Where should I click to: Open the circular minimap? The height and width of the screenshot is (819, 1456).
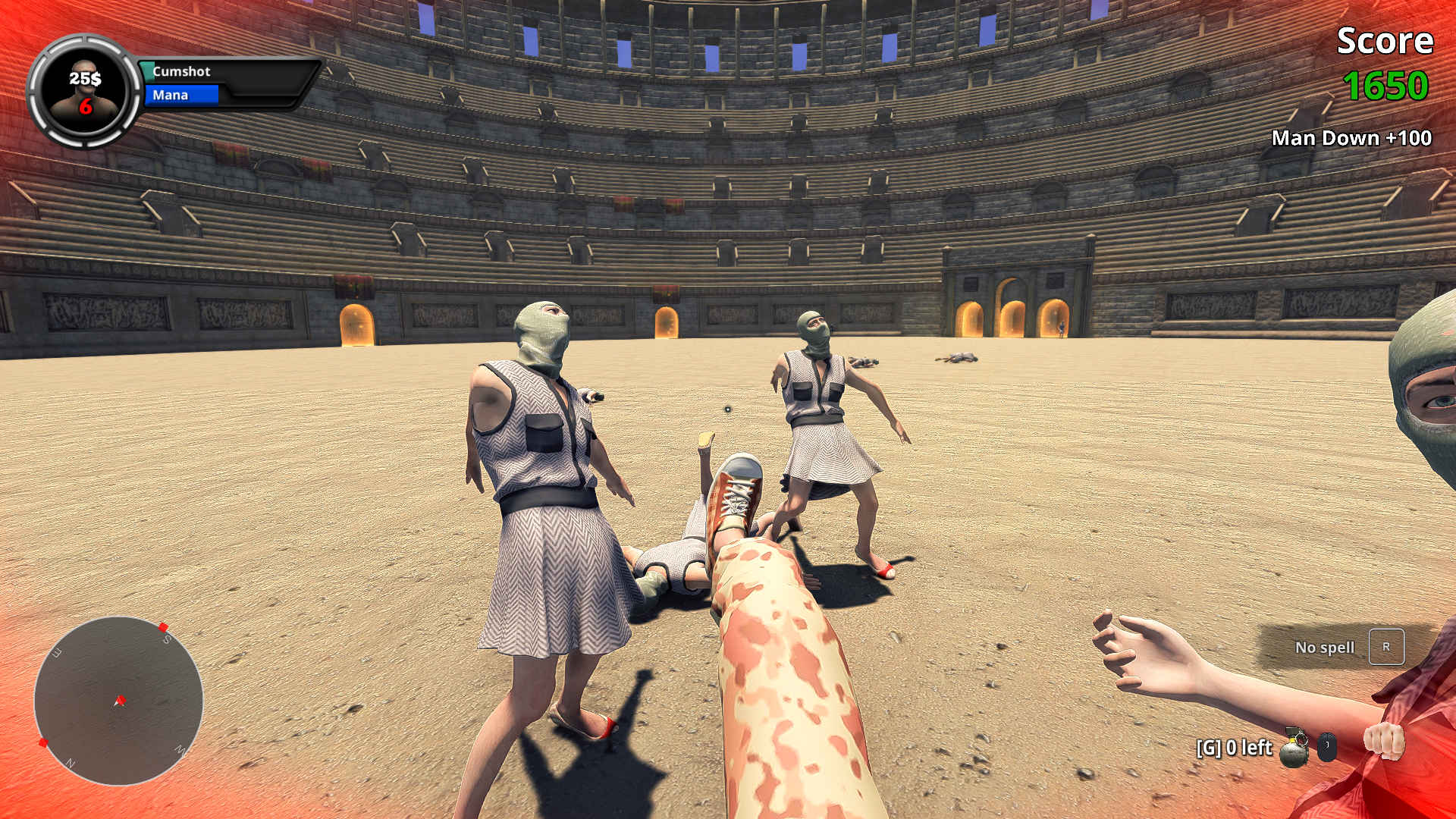(118, 700)
